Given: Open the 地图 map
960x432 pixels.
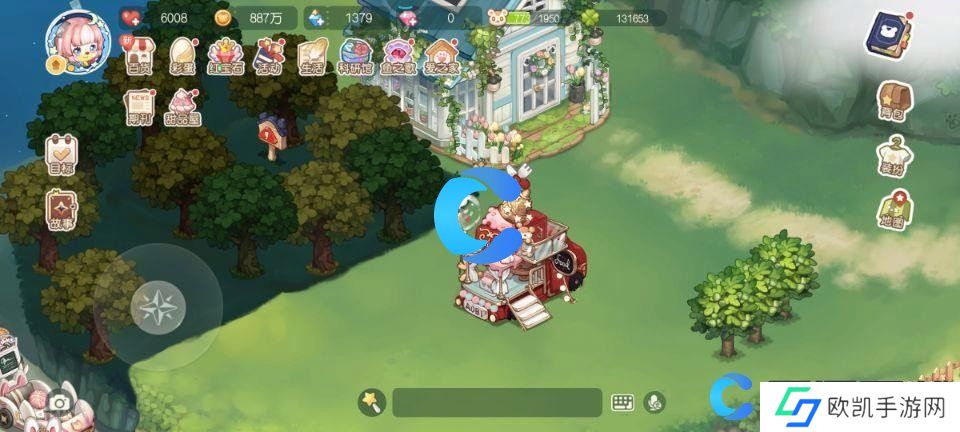Looking at the screenshot, I should click(893, 212).
